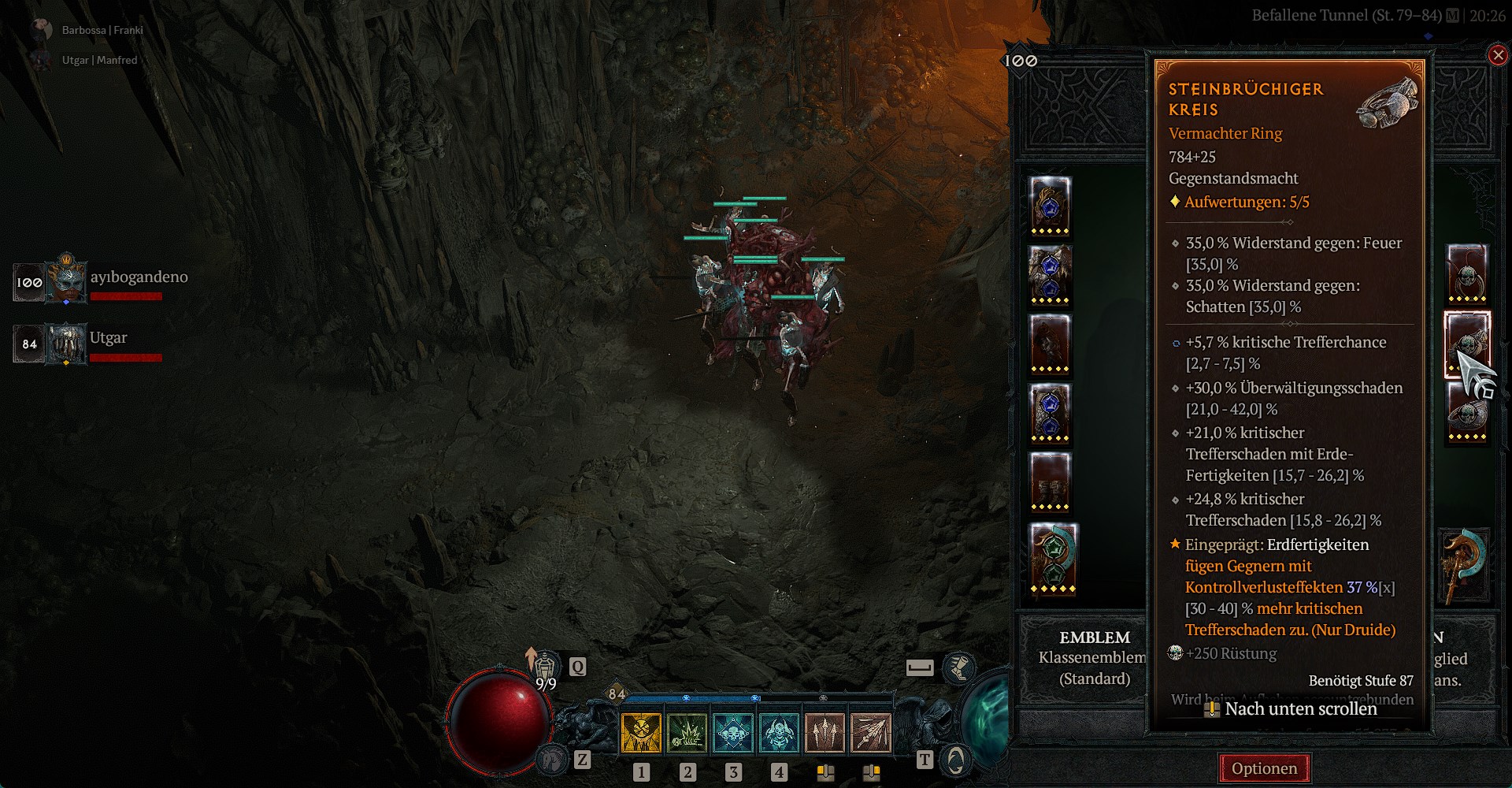This screenshot has width=1512, height=788.
Task: Inspect the bronze axe off-hand slot
Action: pyautogui.click(x=1464, y=564)
